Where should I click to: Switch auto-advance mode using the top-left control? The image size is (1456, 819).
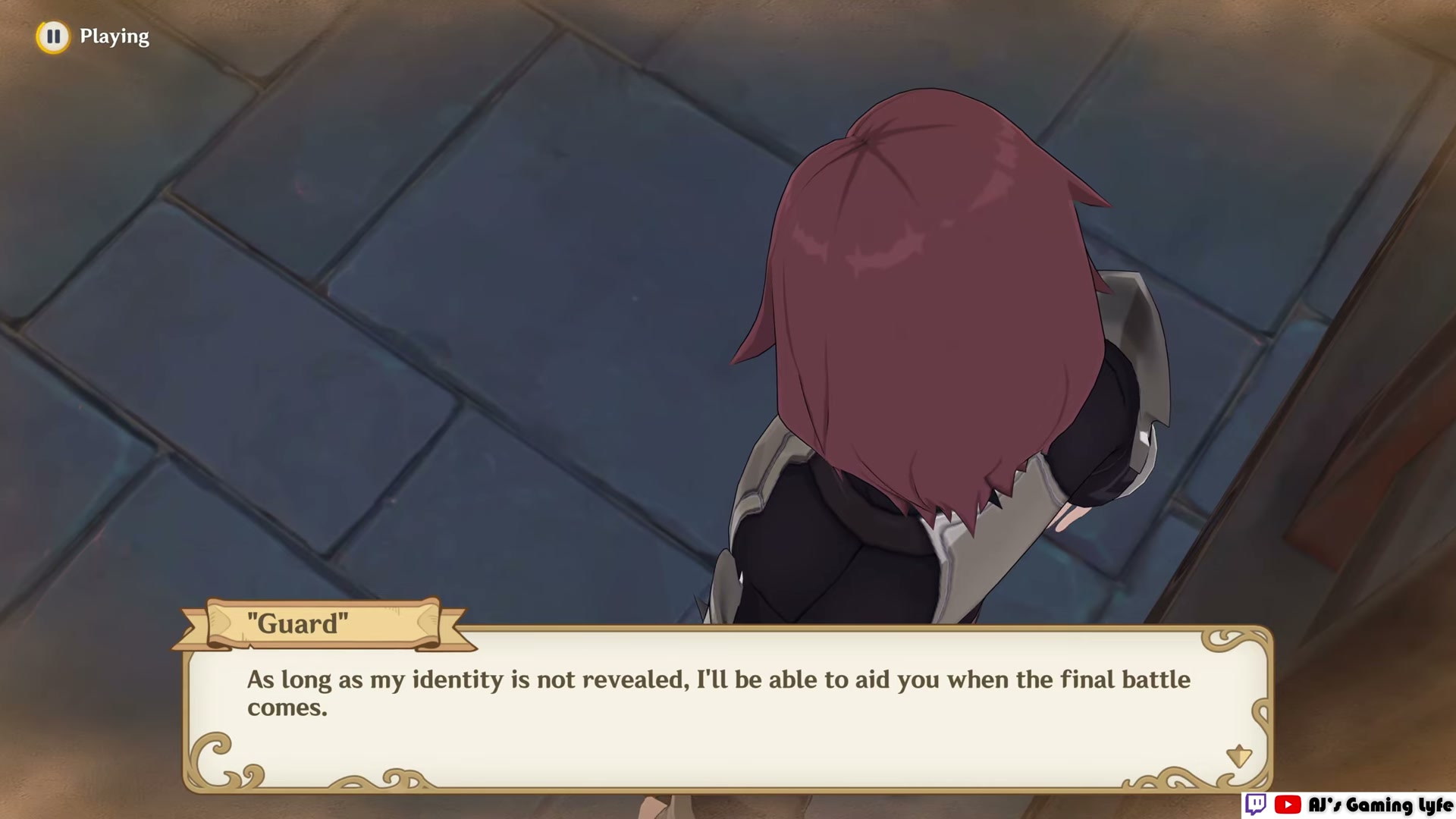[53, 36]
